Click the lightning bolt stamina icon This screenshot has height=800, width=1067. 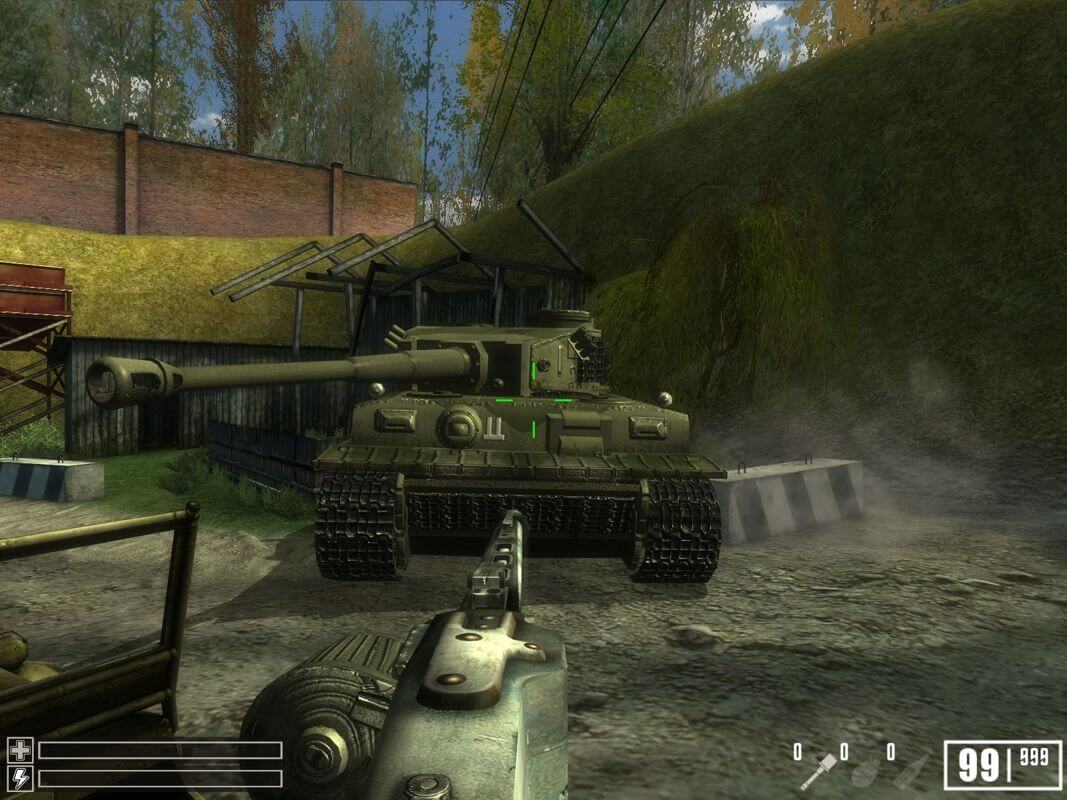(20, 778)
